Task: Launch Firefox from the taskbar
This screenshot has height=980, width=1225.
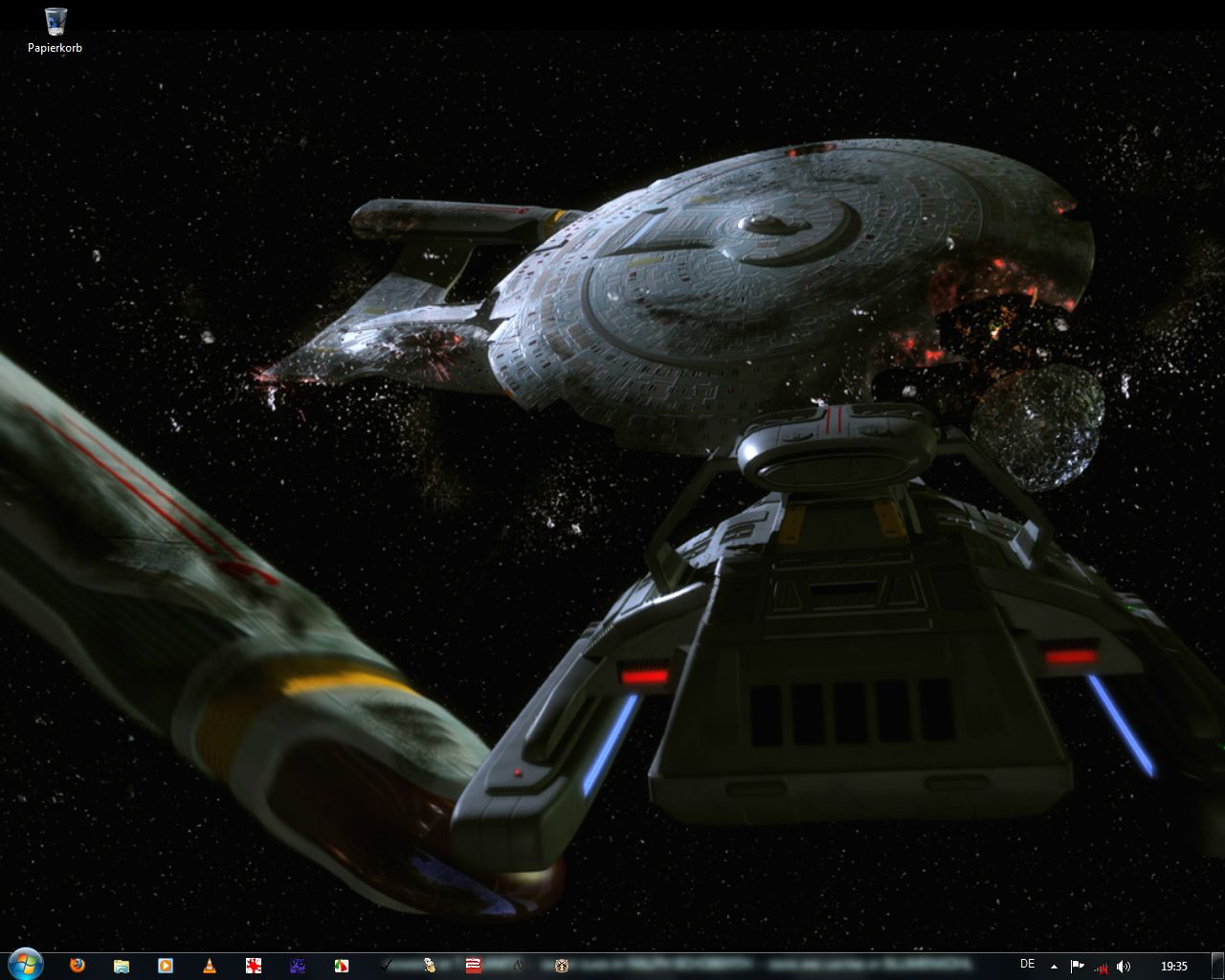Action: [78, 966]
